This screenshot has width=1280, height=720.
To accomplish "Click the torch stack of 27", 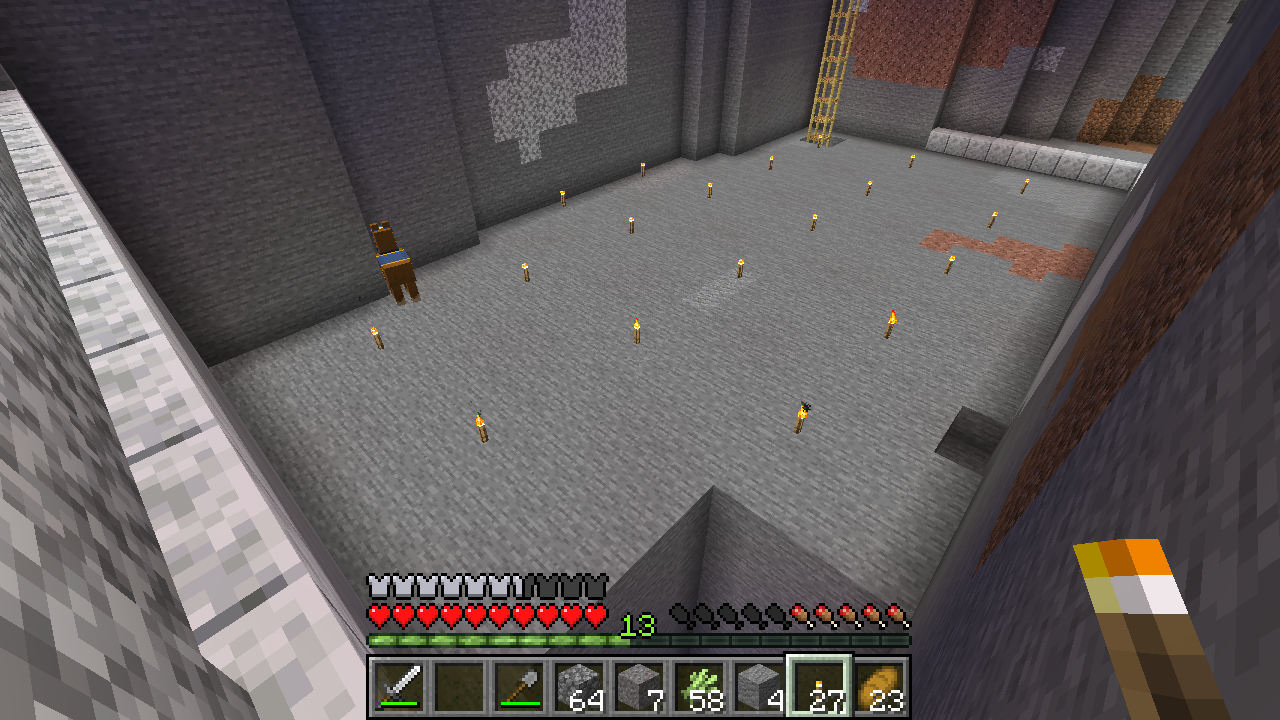I will click(x=819, y=687).
